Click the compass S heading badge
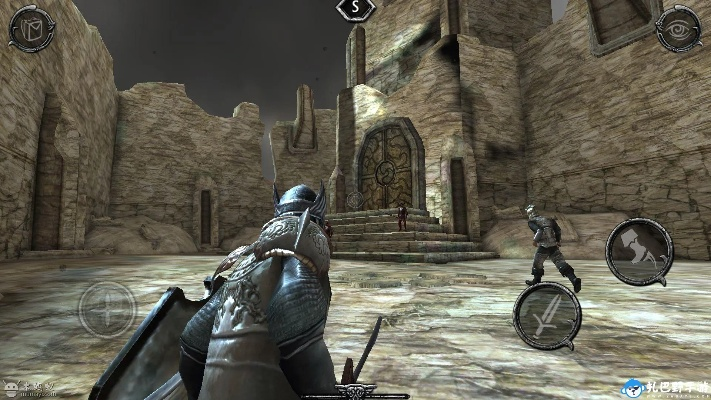Viewport: 711px width, 400px height. (355, 9)
